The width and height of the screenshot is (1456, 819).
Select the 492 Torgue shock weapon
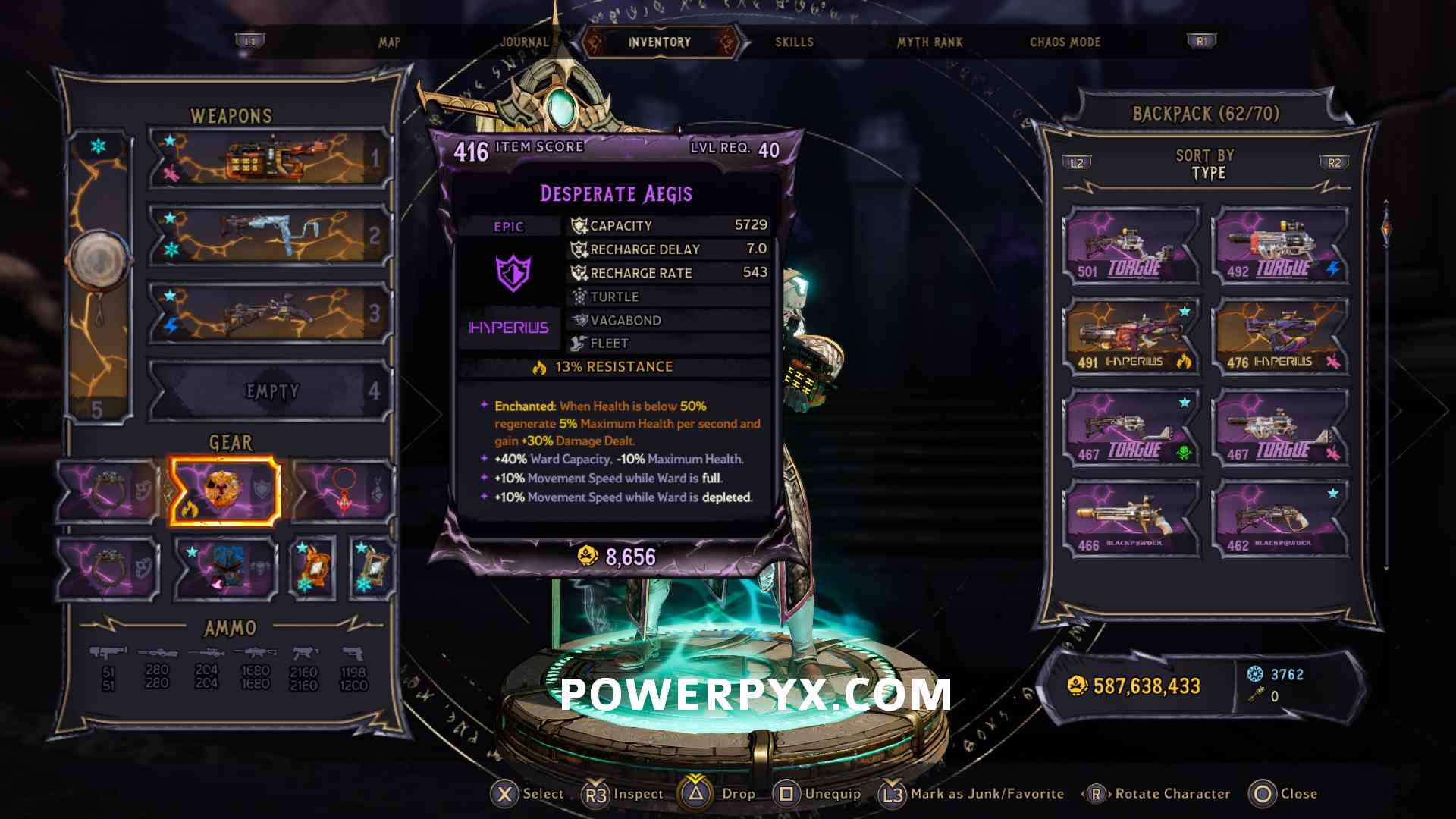[1280, 246]
